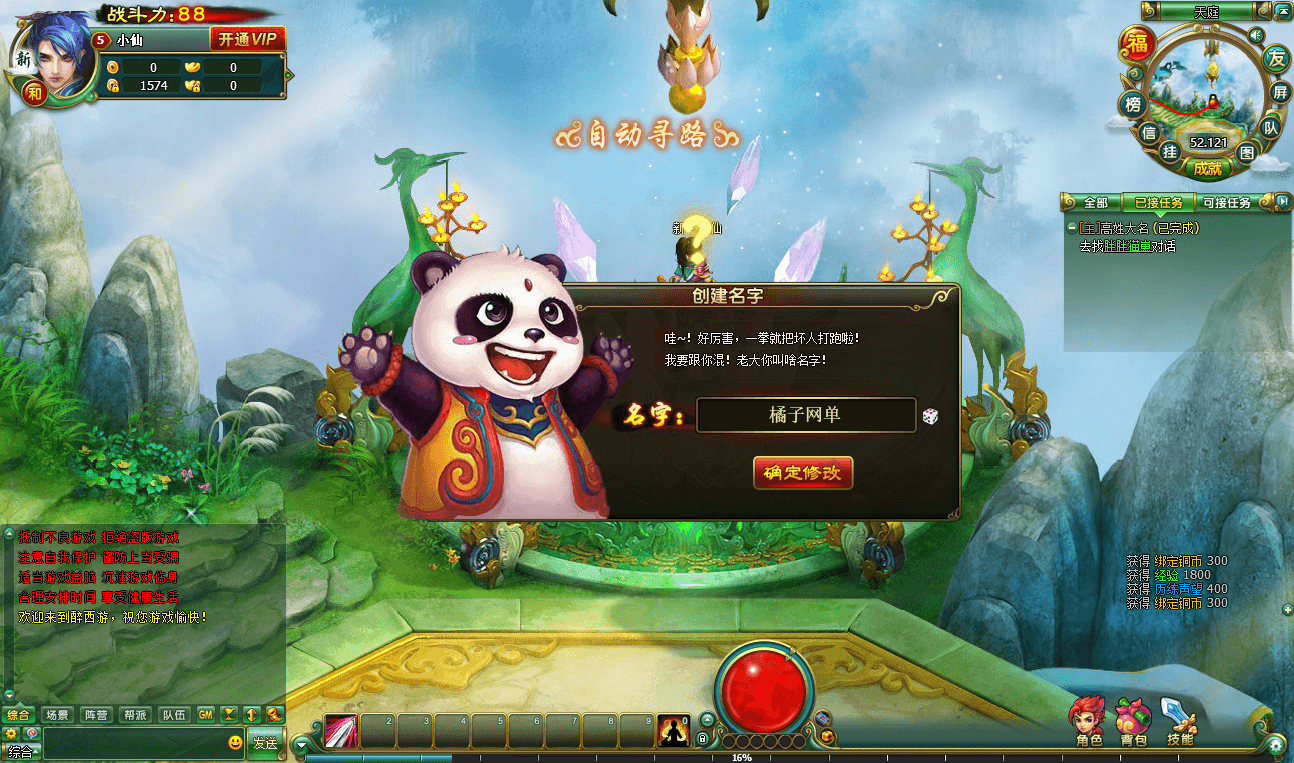
Task: Open the 开通VIP button
Action: pyautogui.click(x=250, y=38)
